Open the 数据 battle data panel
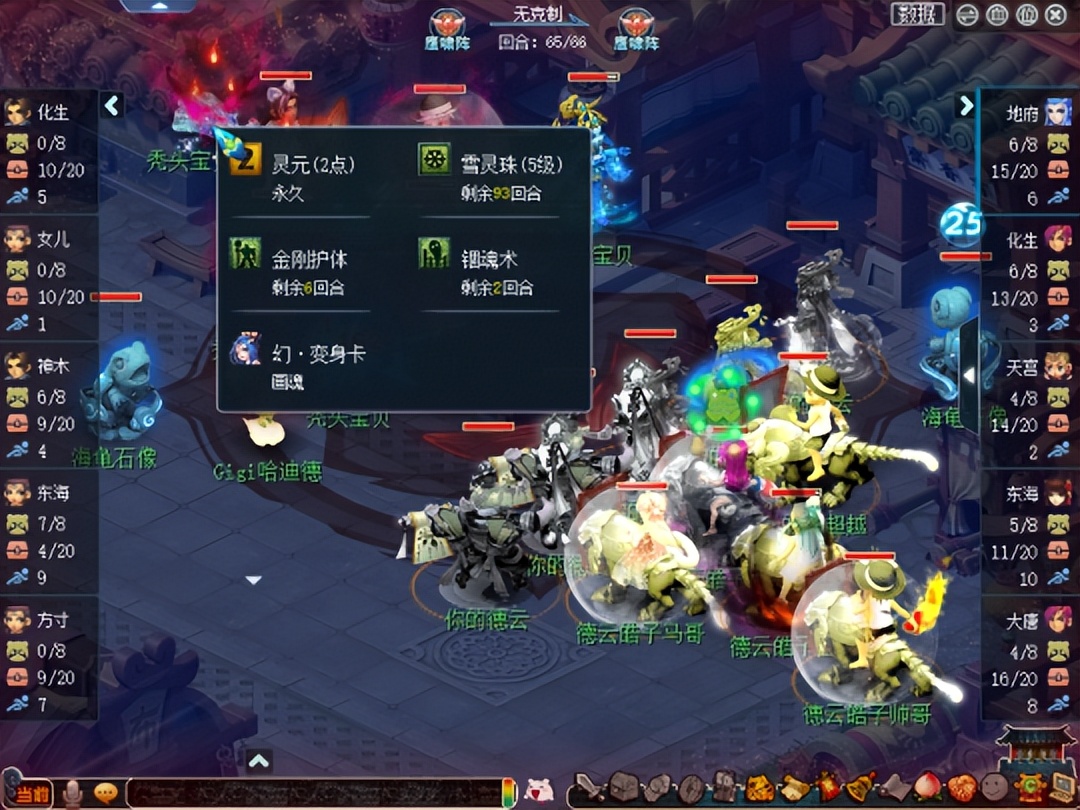Screen dimensions: 1080x810 [917, 14]
